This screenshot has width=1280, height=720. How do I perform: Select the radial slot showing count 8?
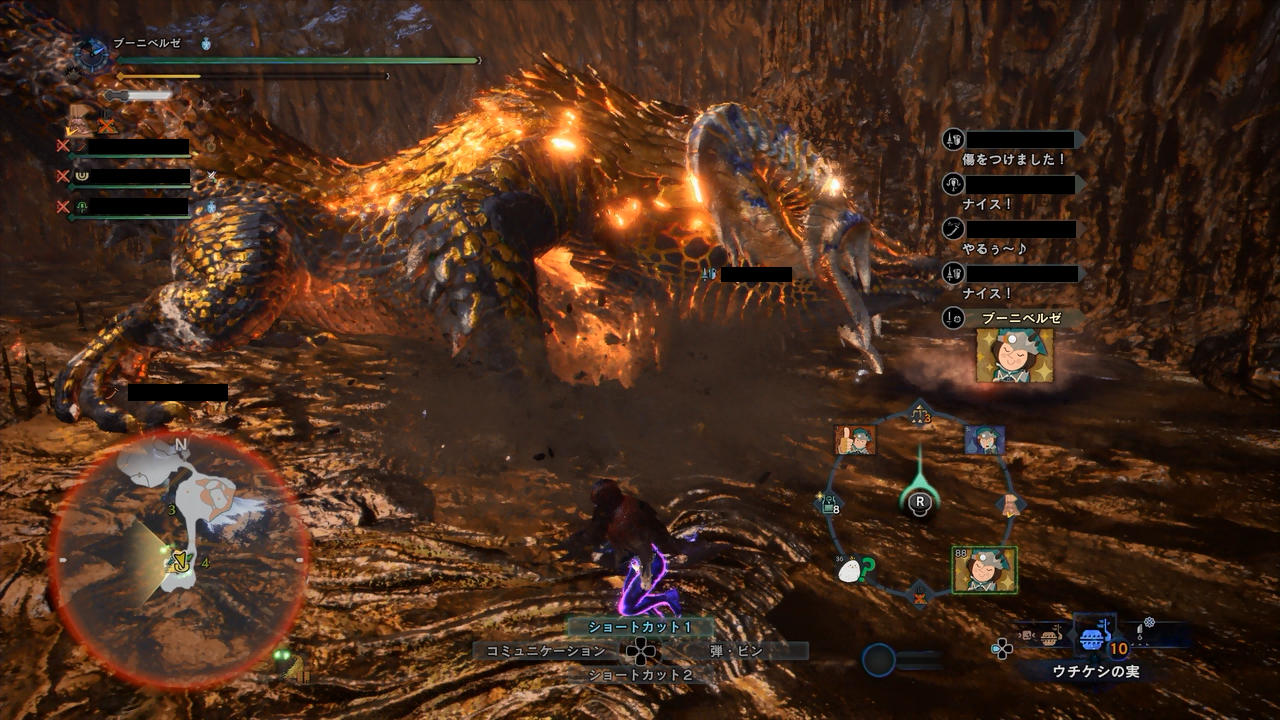(830, 505)
